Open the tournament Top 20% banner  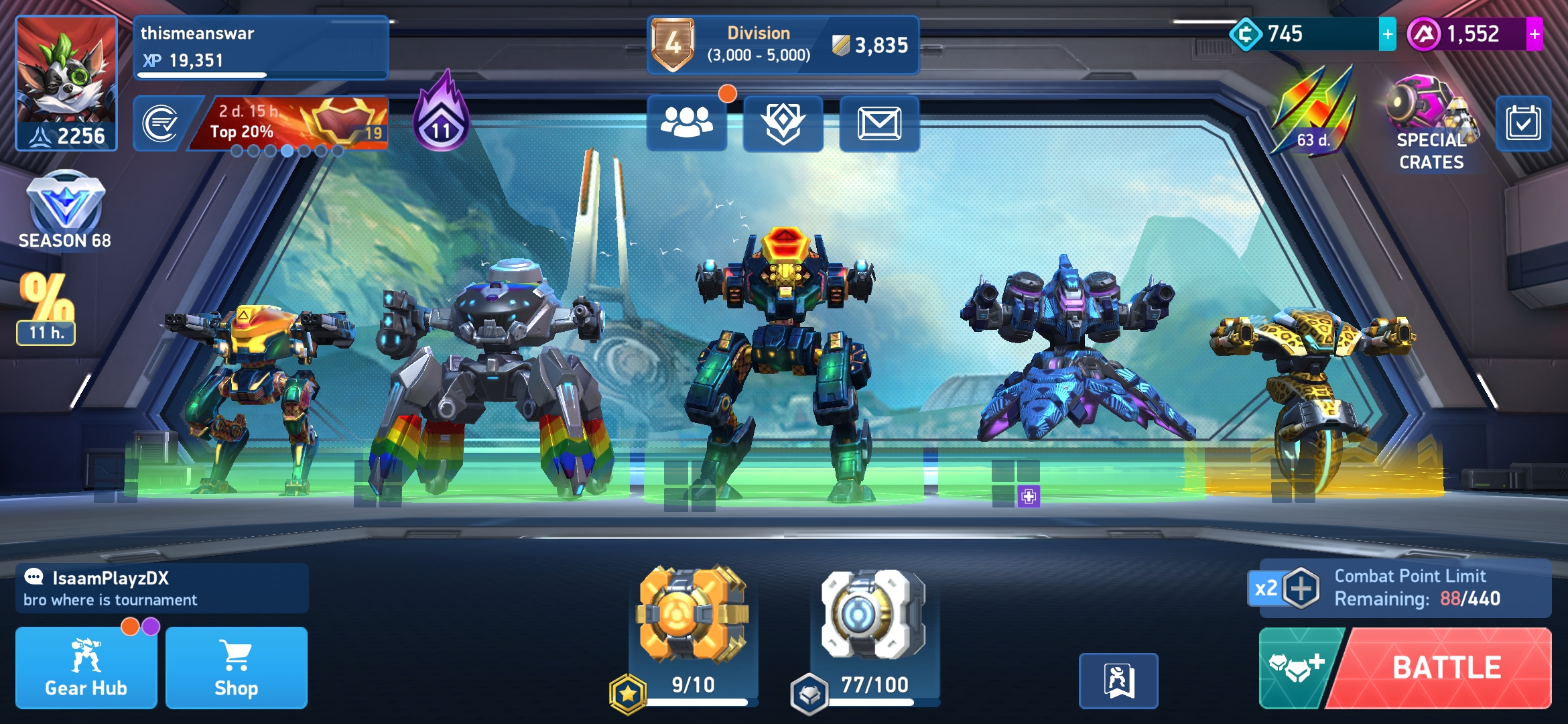(288, 123)
